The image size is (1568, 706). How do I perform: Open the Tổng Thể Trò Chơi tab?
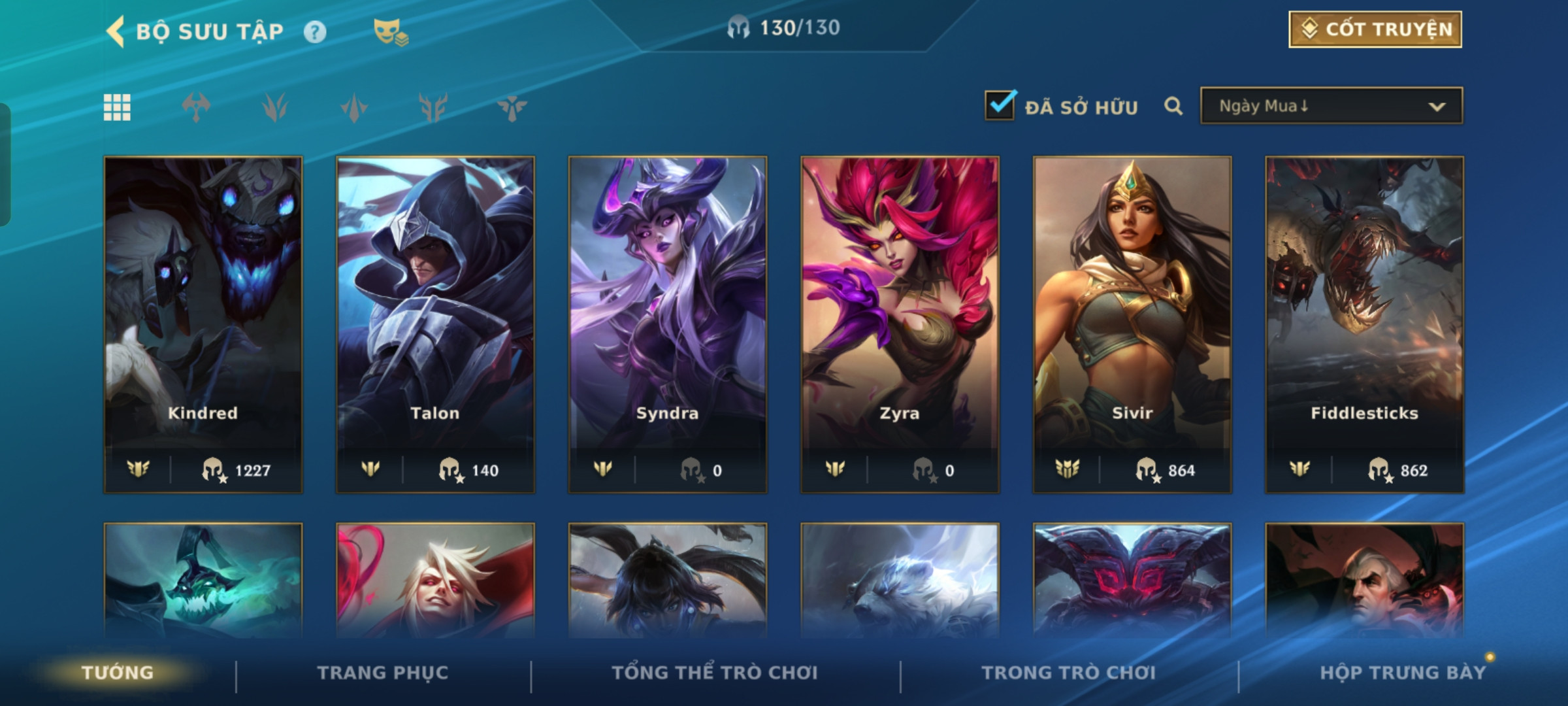tap(715, 673)
